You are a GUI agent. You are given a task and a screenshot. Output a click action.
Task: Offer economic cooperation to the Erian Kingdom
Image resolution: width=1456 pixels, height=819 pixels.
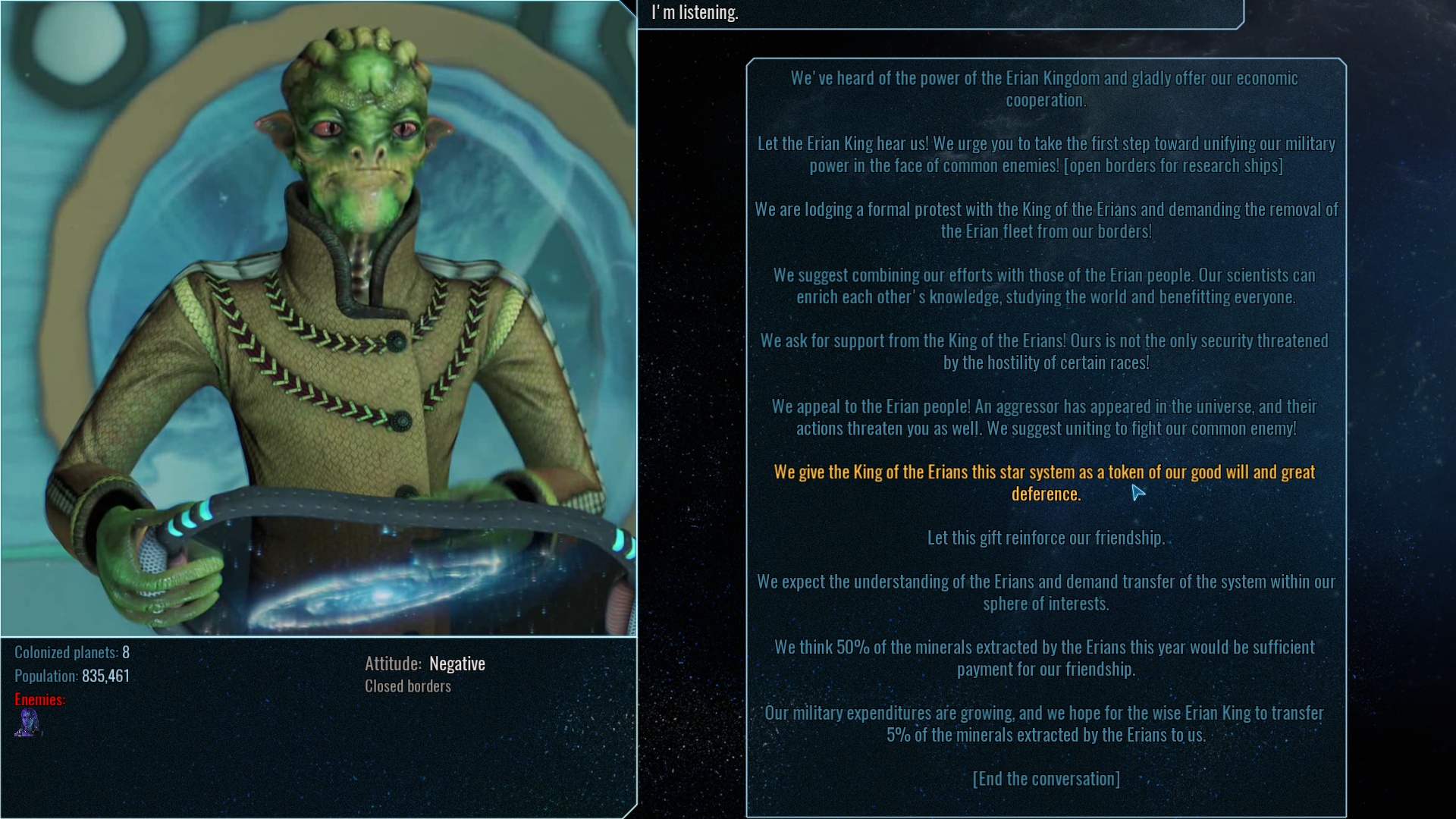[1045, 88]
